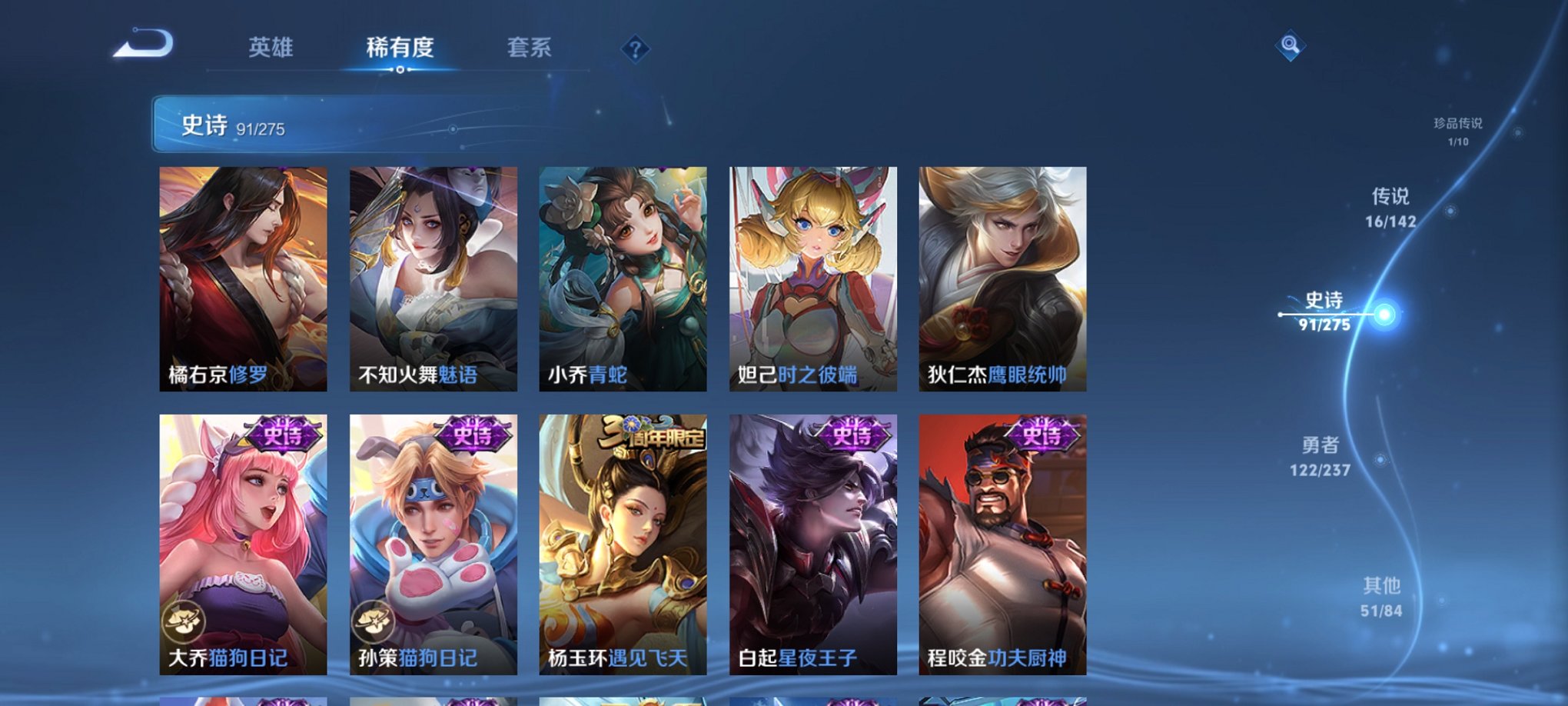Open the 珍品传说 rarity category
This screenshot has height=706, width=1568.
point(1459,128)
